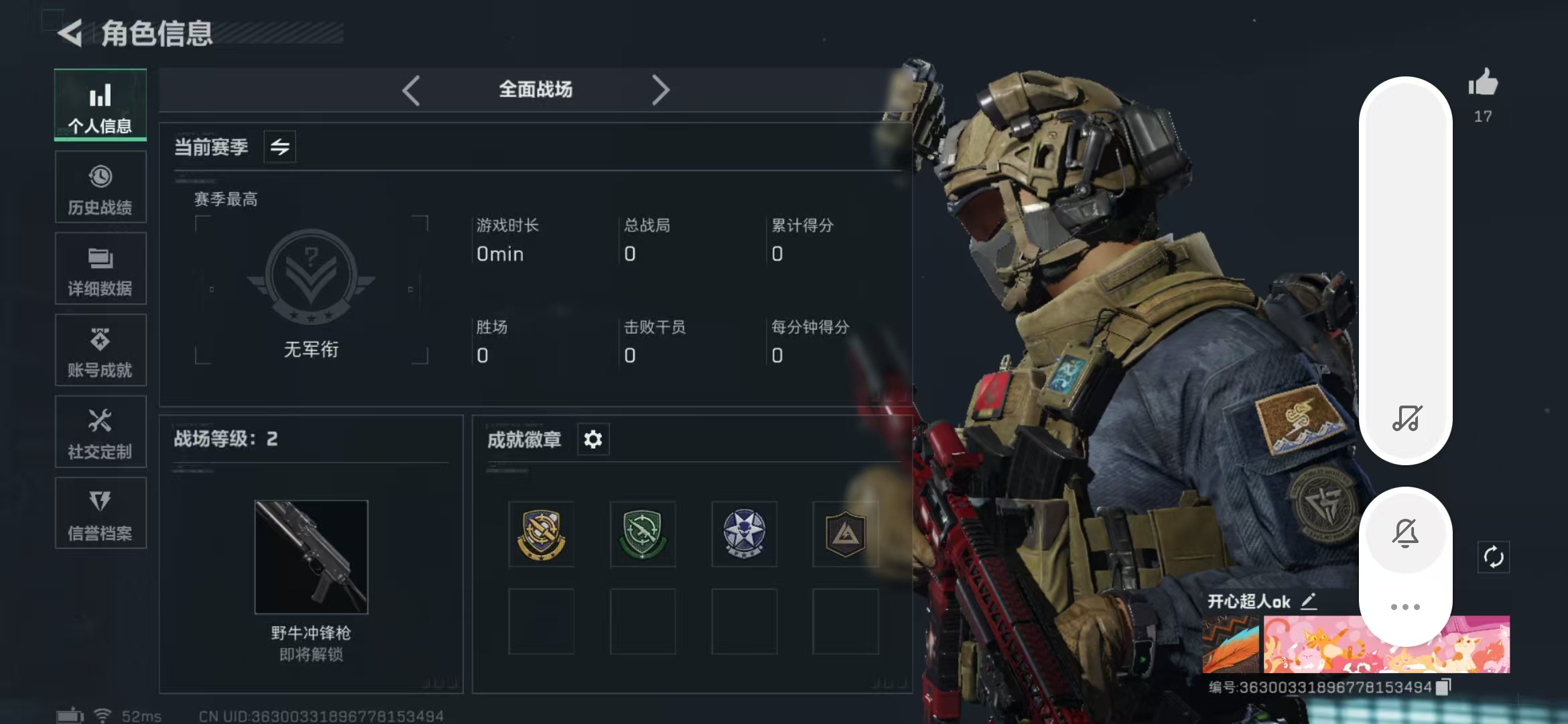Choose the blue star skull badge

pos(744,534)
